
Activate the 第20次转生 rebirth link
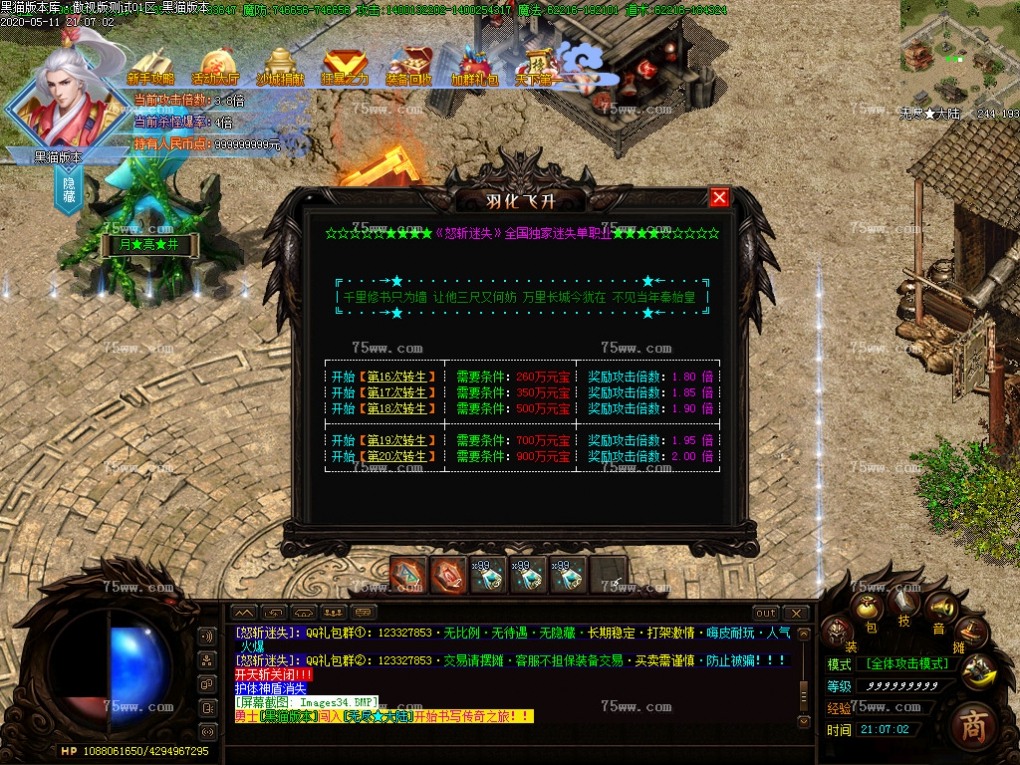click(397, 456)
